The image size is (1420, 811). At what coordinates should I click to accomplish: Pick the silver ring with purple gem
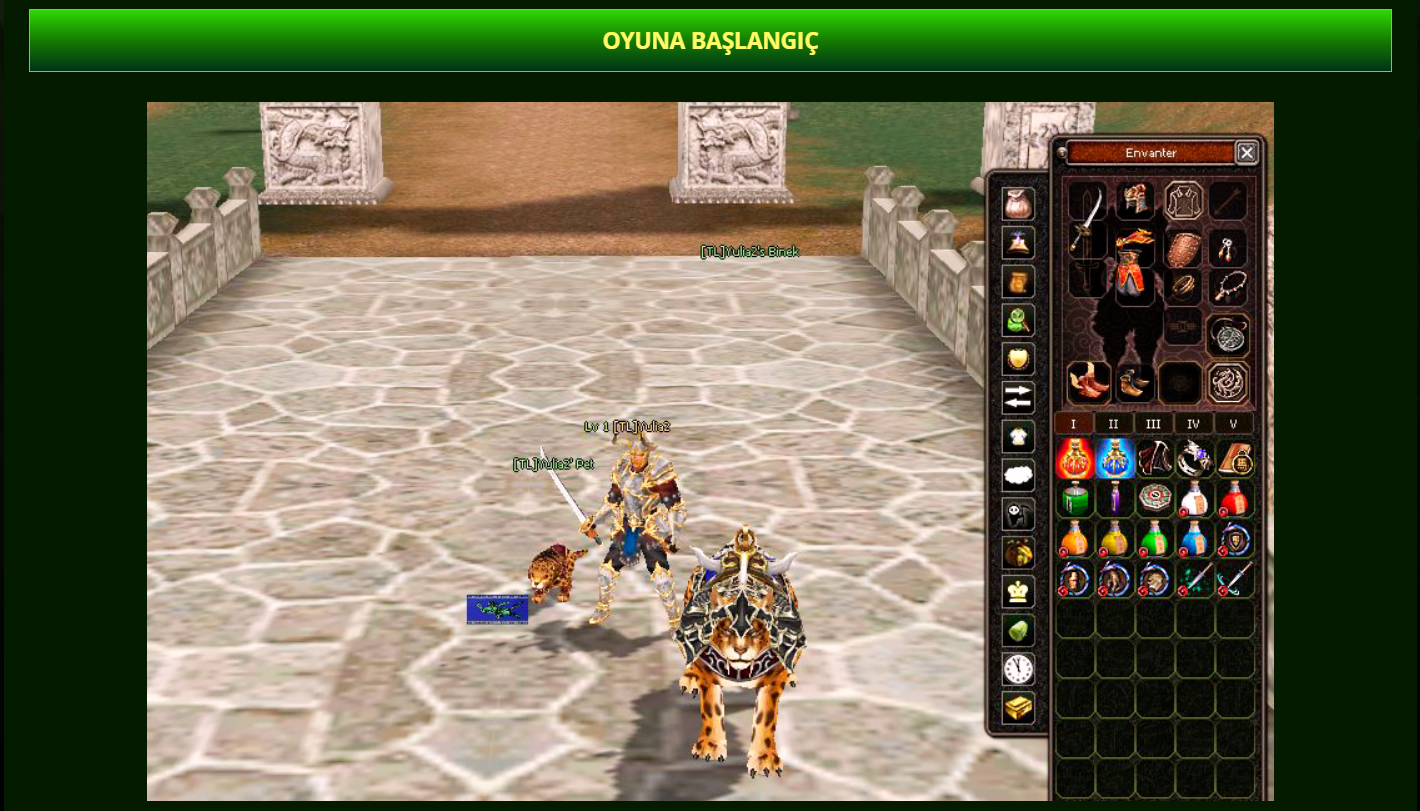pyautogui.click(x=1194, y=459)
